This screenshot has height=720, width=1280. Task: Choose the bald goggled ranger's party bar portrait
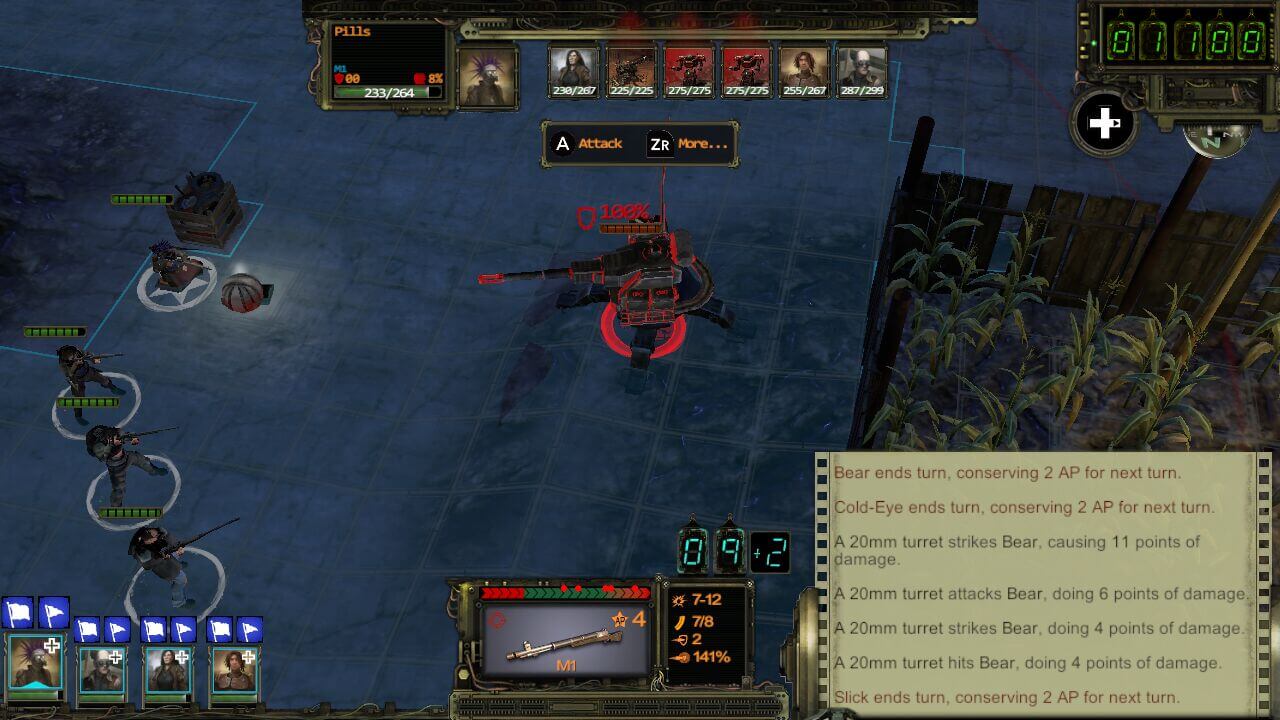click(x=101, y=669)
